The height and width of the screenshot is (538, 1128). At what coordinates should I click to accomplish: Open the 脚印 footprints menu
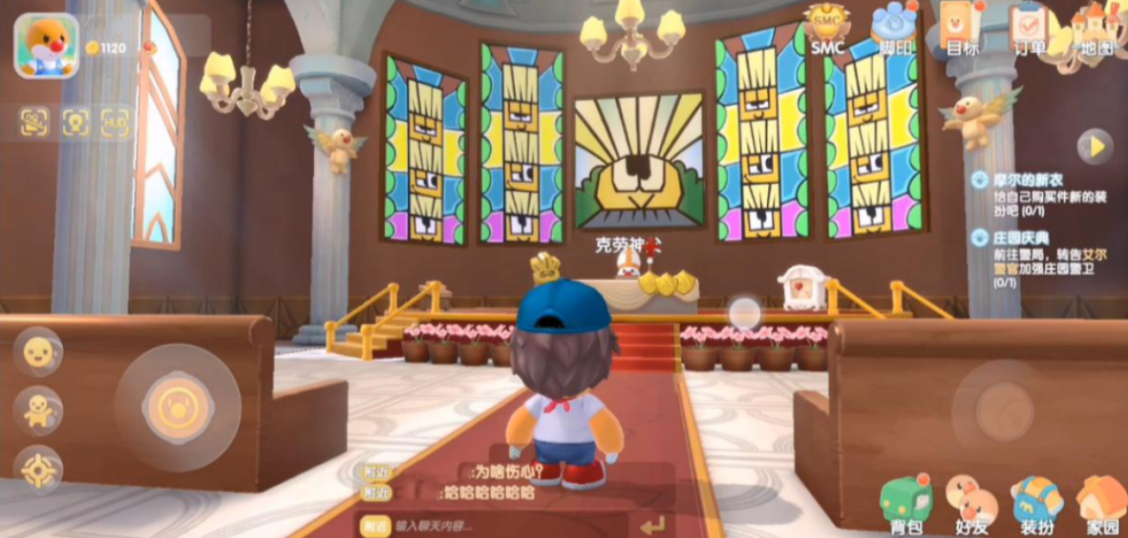point(893,28)
